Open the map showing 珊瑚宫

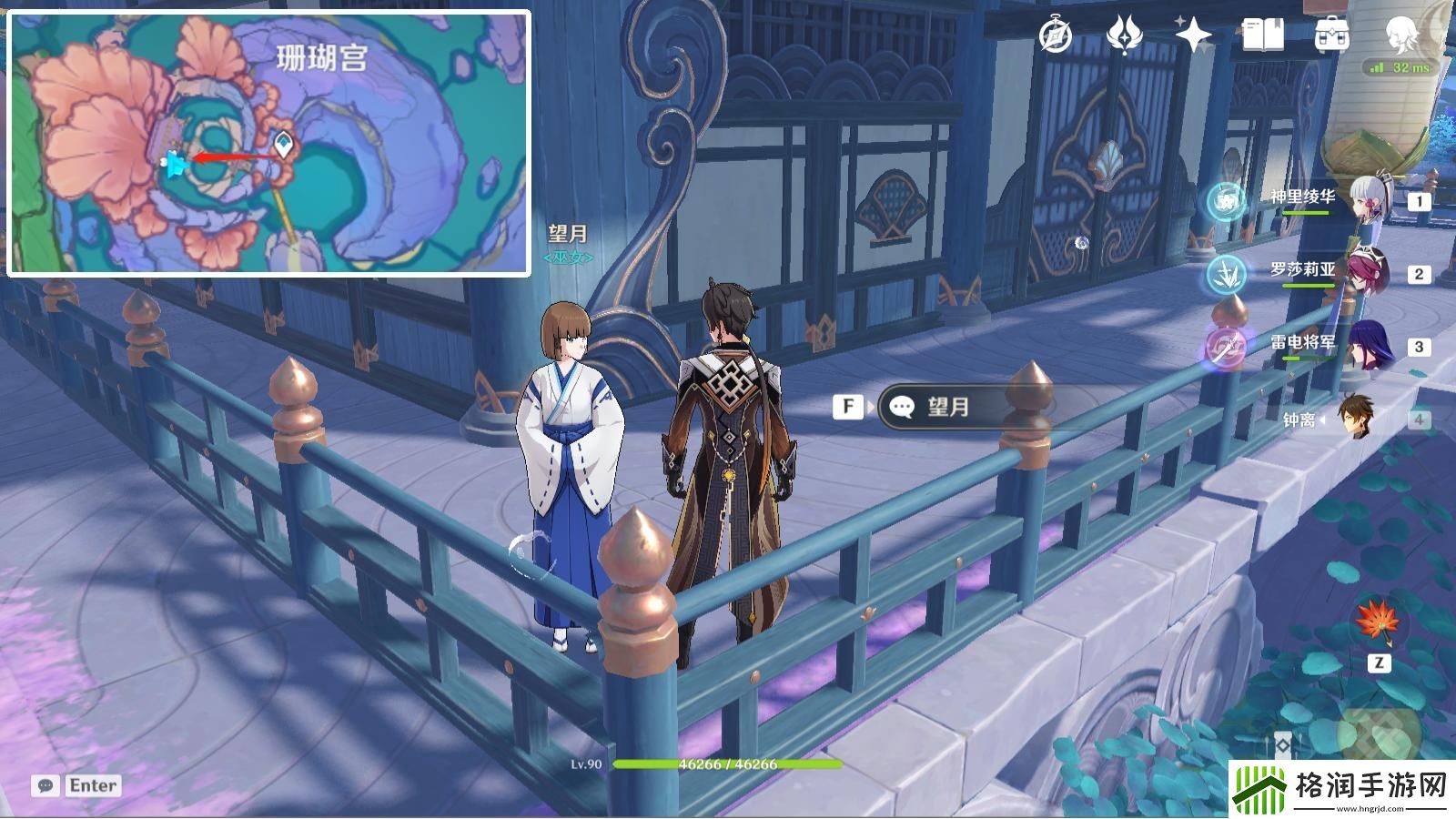268,143
